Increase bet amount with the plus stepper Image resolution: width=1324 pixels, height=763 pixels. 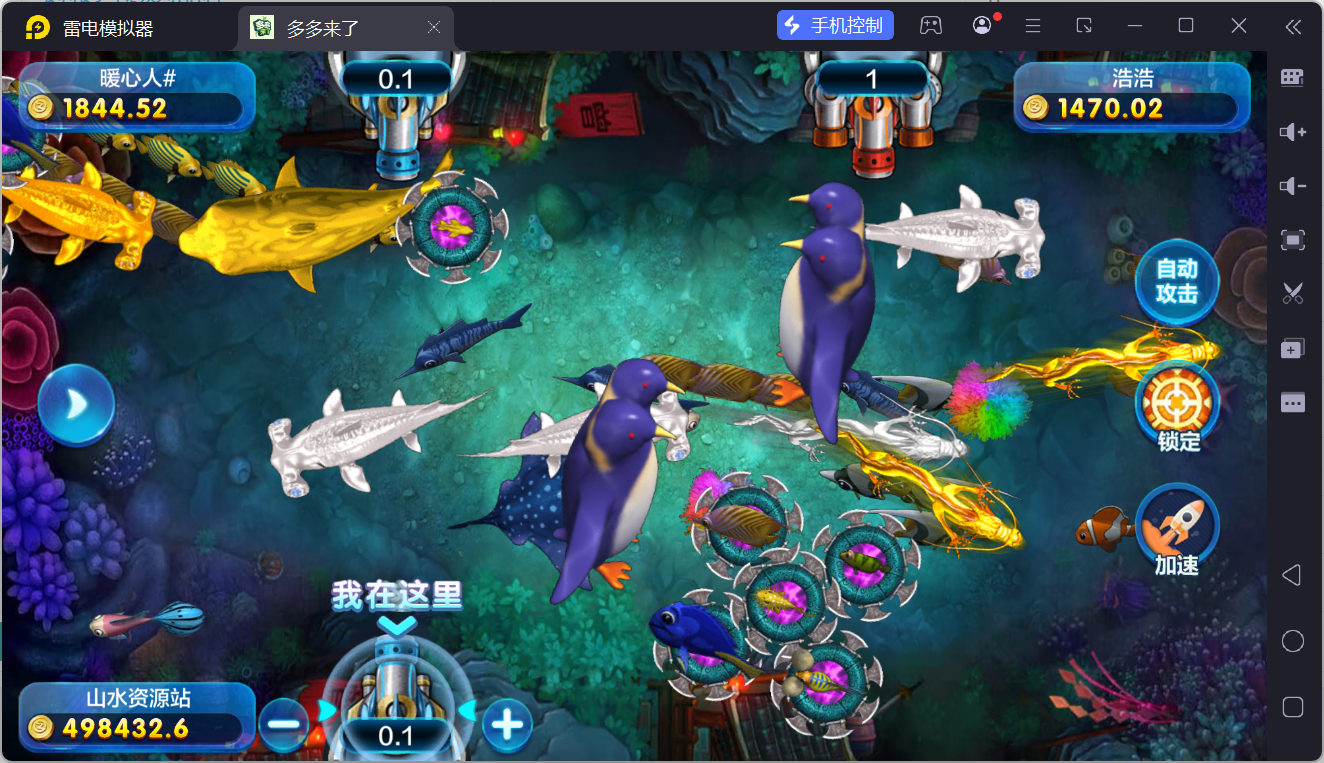pyautogui.click(x=508, y=723)
